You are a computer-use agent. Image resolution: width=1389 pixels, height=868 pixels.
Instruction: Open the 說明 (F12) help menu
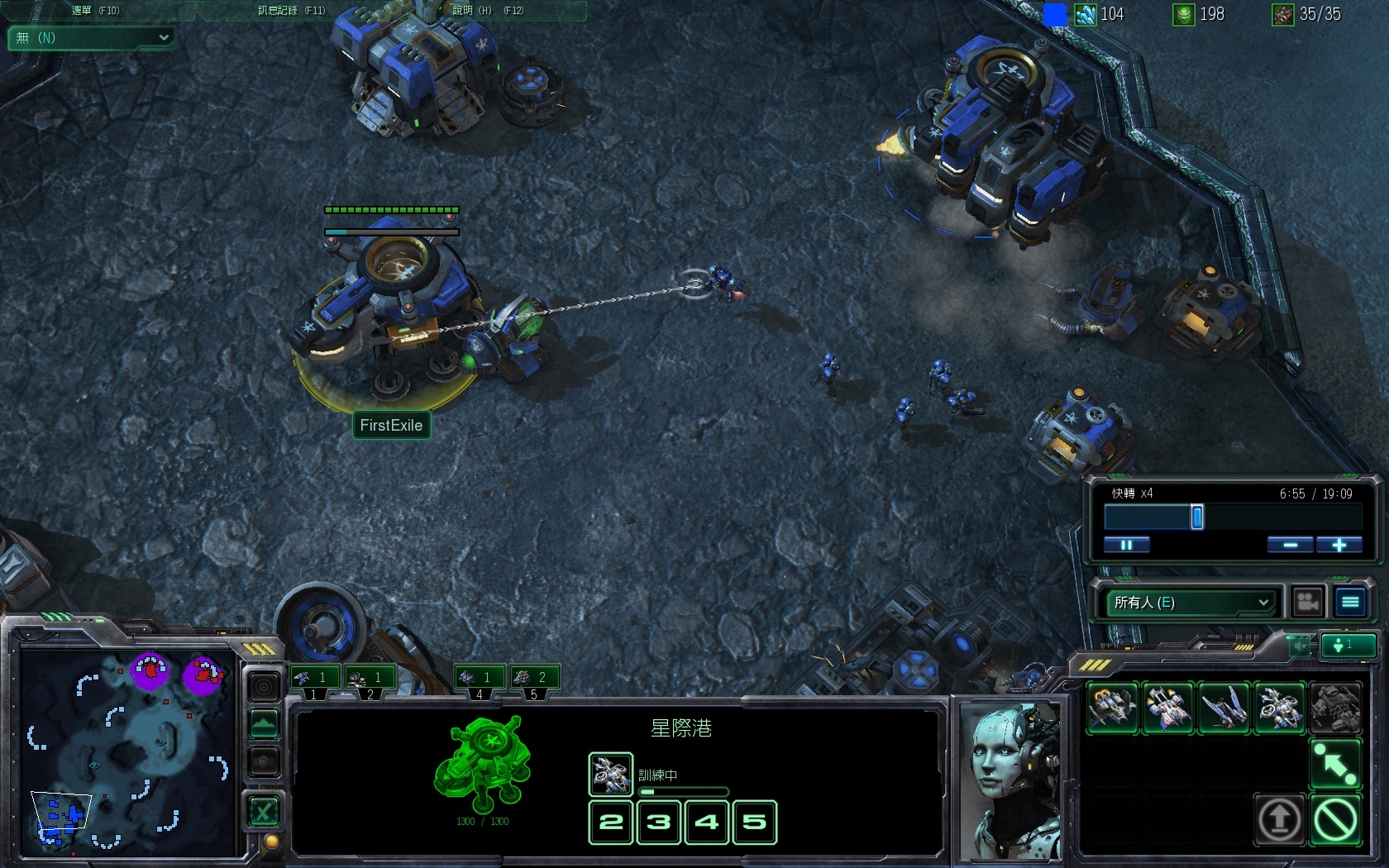(488, 11)
